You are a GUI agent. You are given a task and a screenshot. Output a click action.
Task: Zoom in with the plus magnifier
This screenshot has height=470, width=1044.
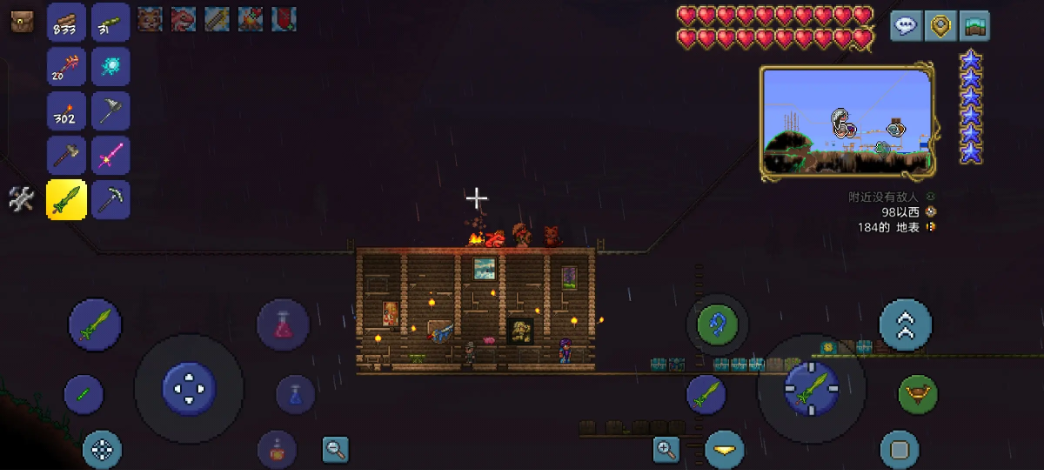(667, 449)
